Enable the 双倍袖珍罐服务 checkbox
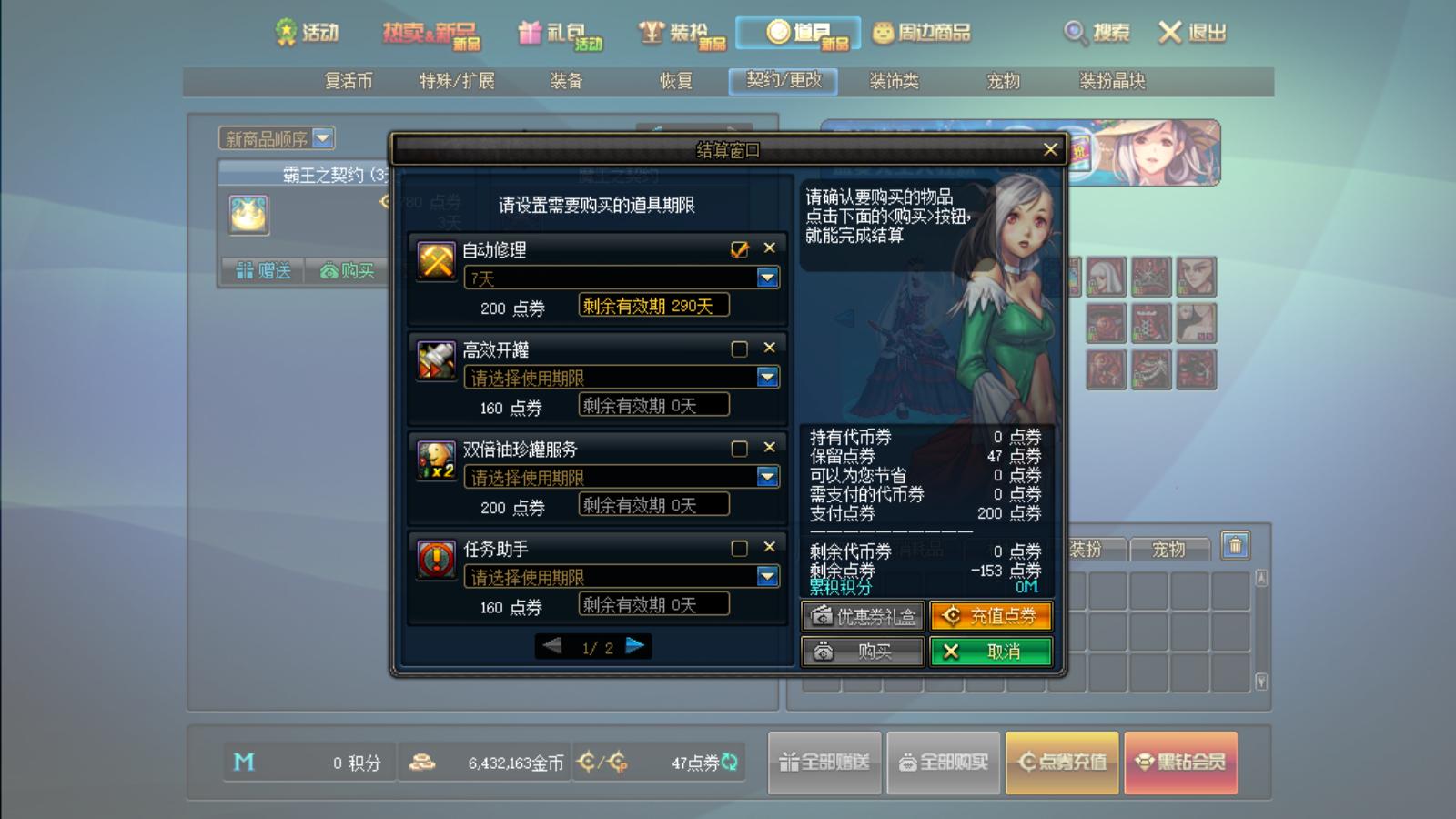The width and height of the screenshot is (1456, 819). [x=739, y=449]
